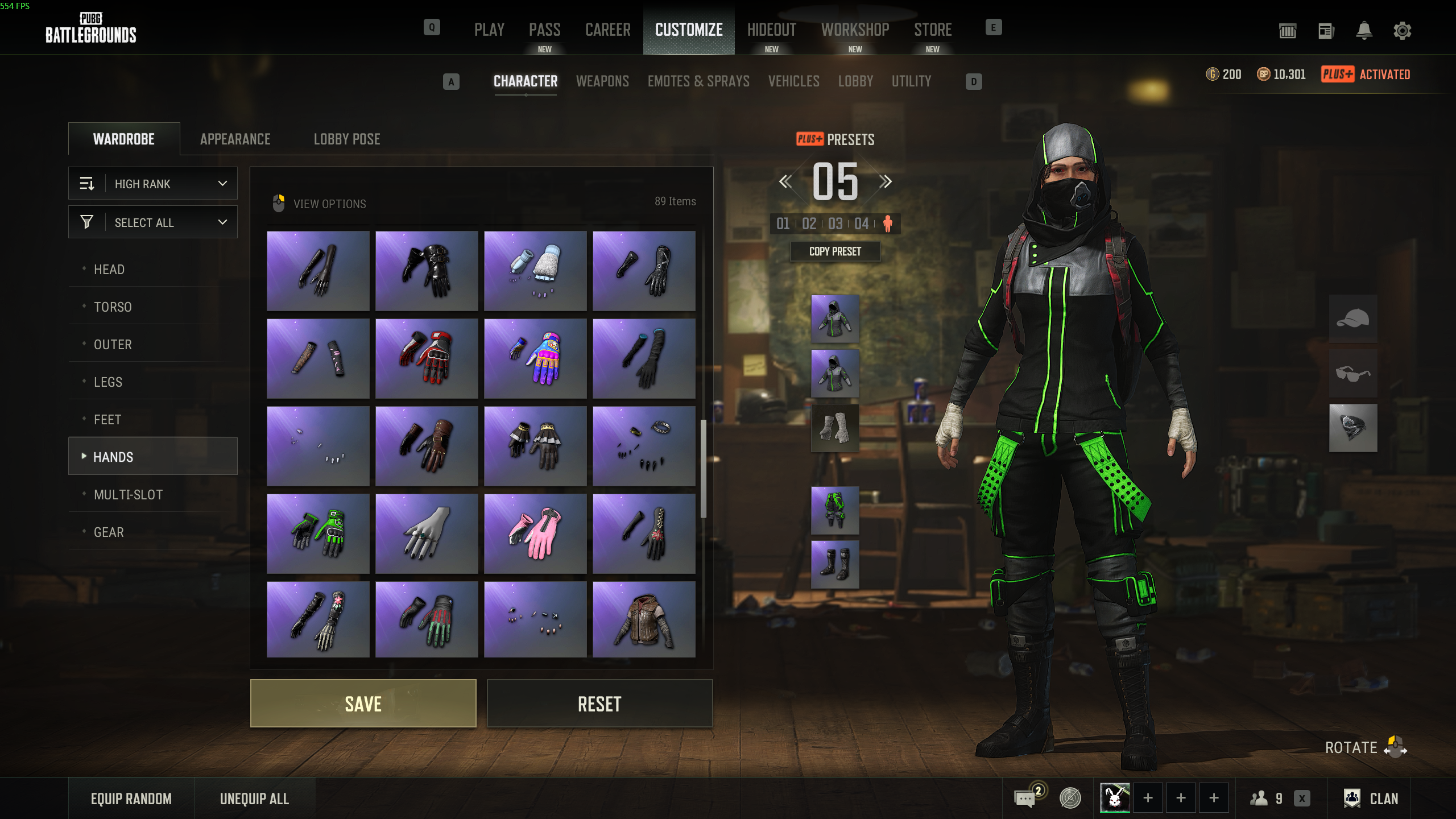Switch to the Lobby Pose tab
Screen dimensions: 1456x819
tap(347, 139)
